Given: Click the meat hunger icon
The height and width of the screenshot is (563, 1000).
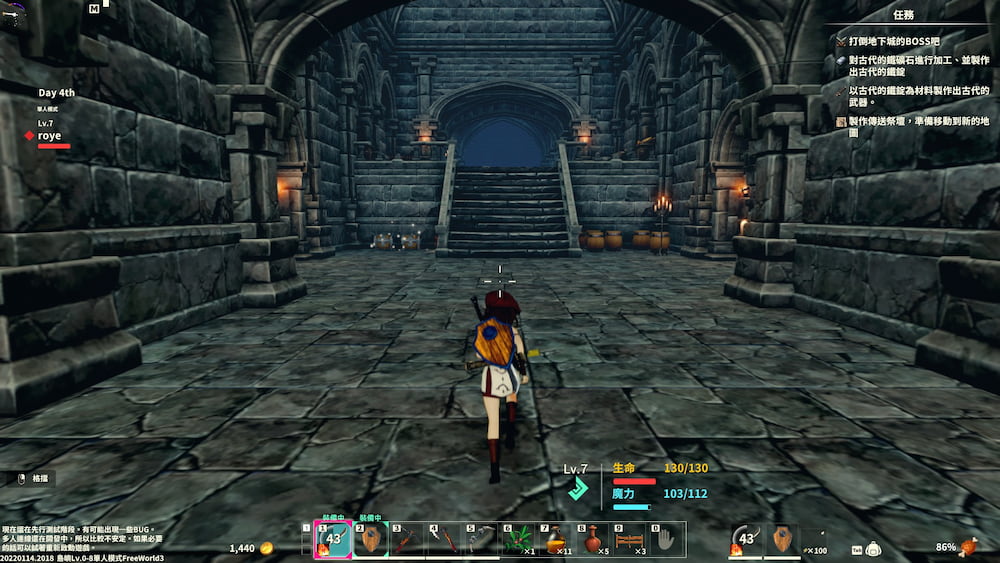Looking at the screenshot, I should click(x=967, y=547).
